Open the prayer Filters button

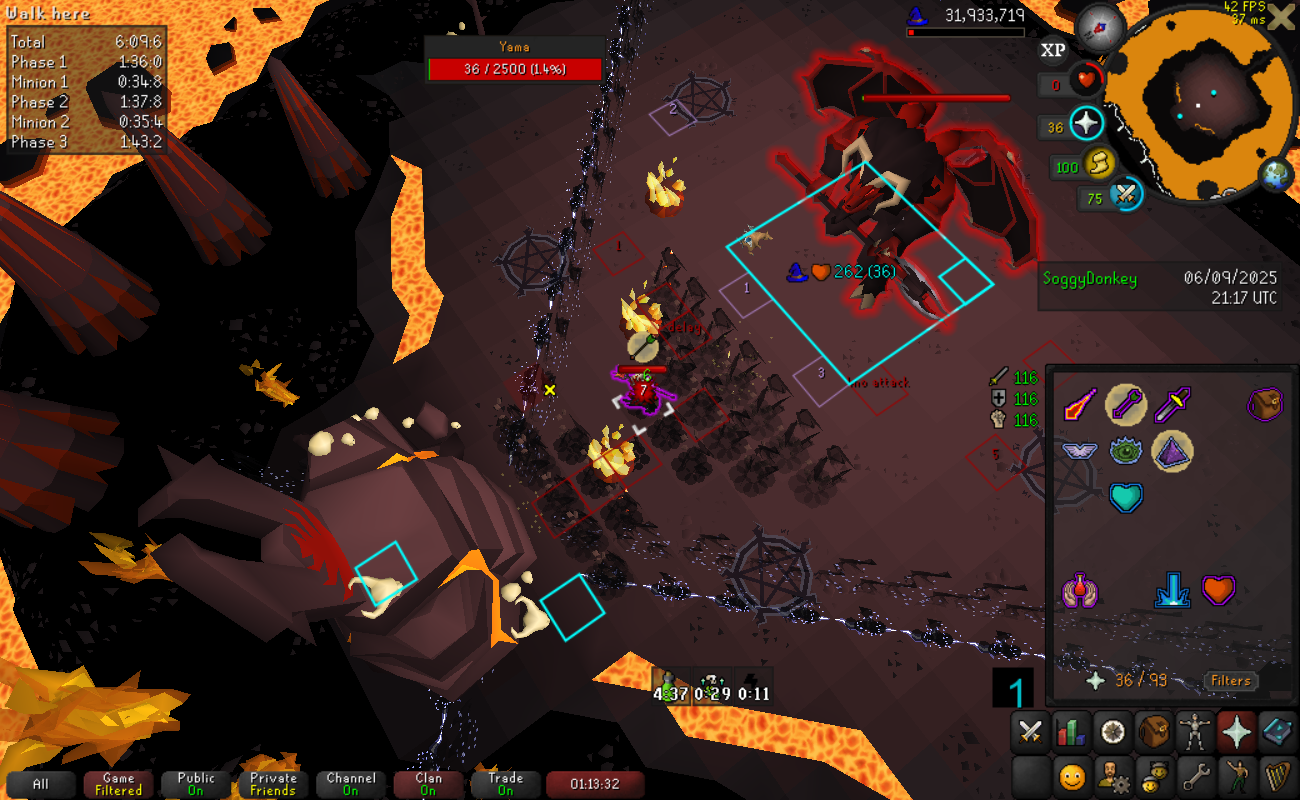[1230, 681]
